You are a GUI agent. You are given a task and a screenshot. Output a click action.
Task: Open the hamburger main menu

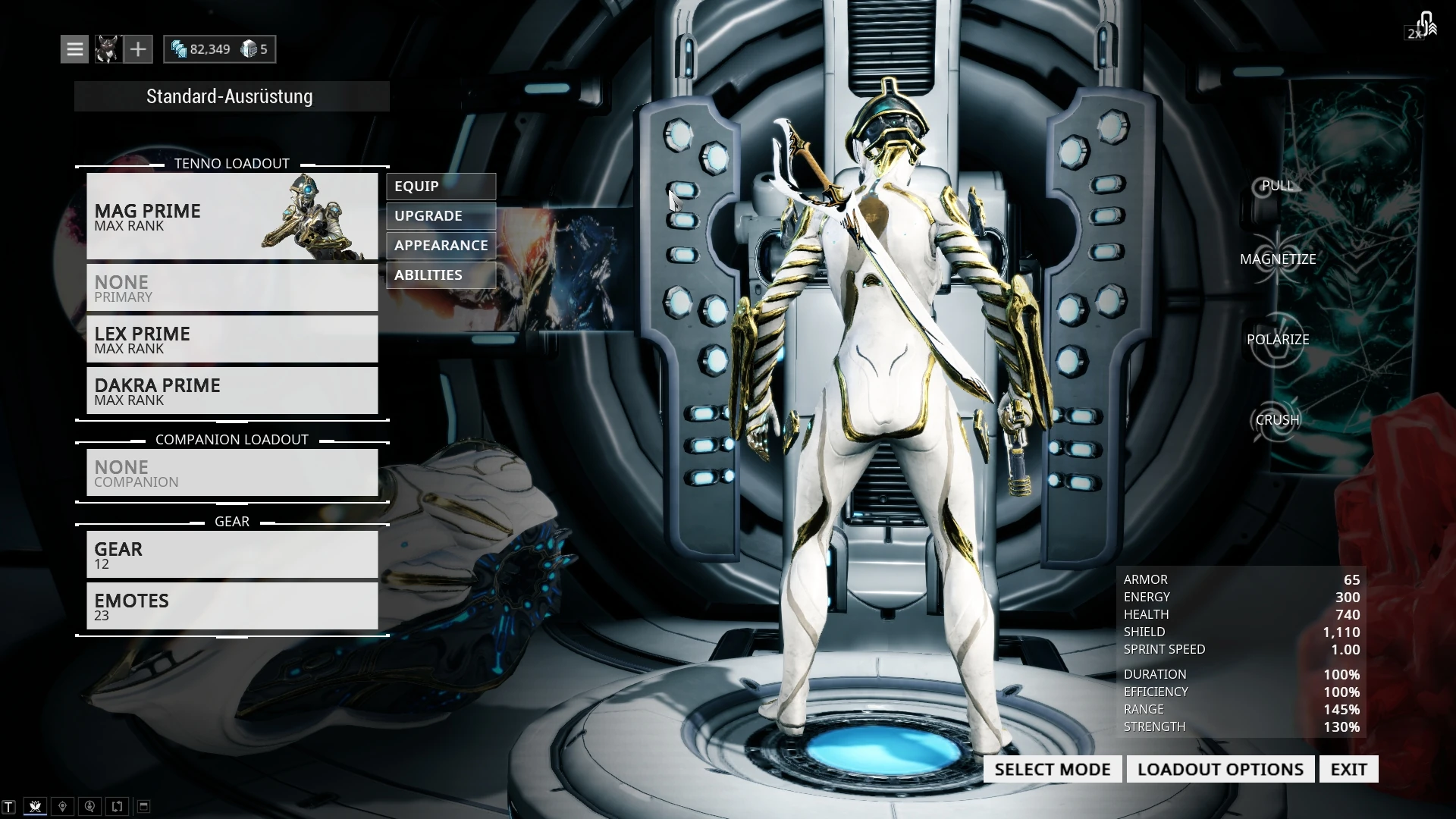[74, 49]
